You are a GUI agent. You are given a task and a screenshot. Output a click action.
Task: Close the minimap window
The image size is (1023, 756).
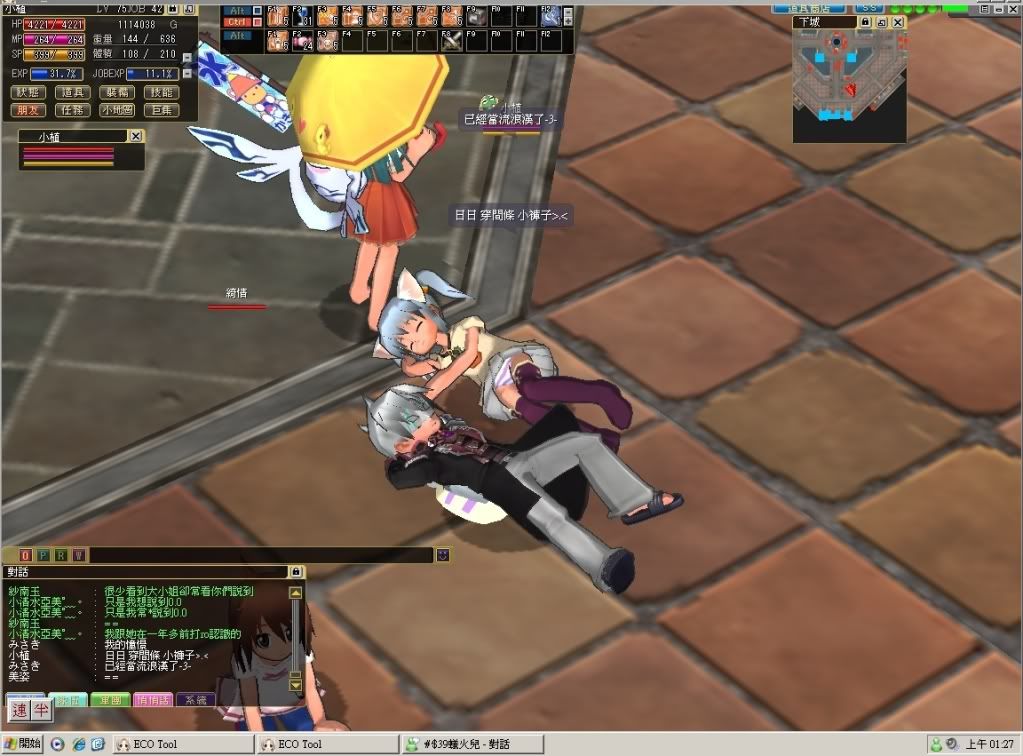898,22
